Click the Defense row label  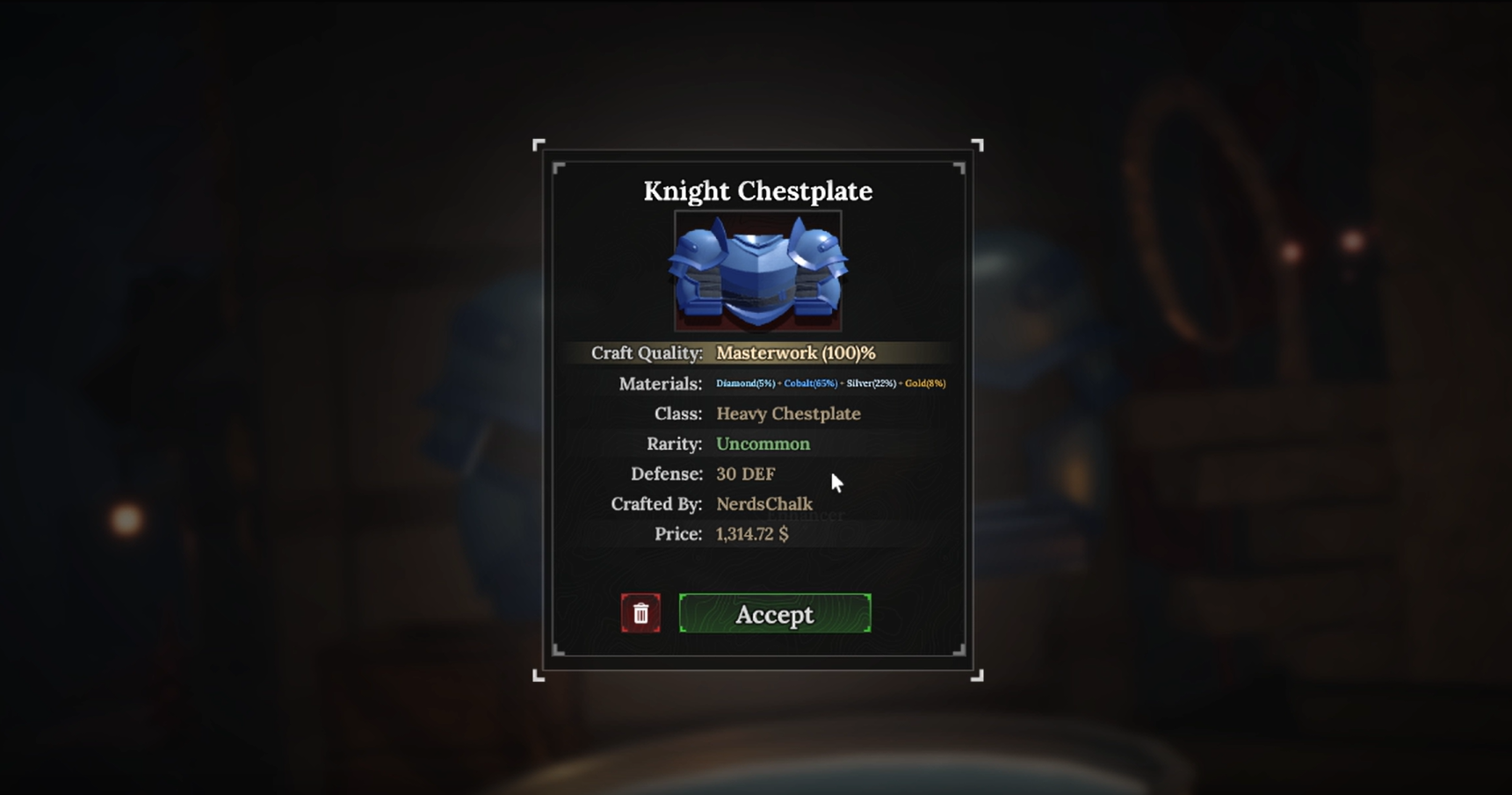click(x=667, y=473)
